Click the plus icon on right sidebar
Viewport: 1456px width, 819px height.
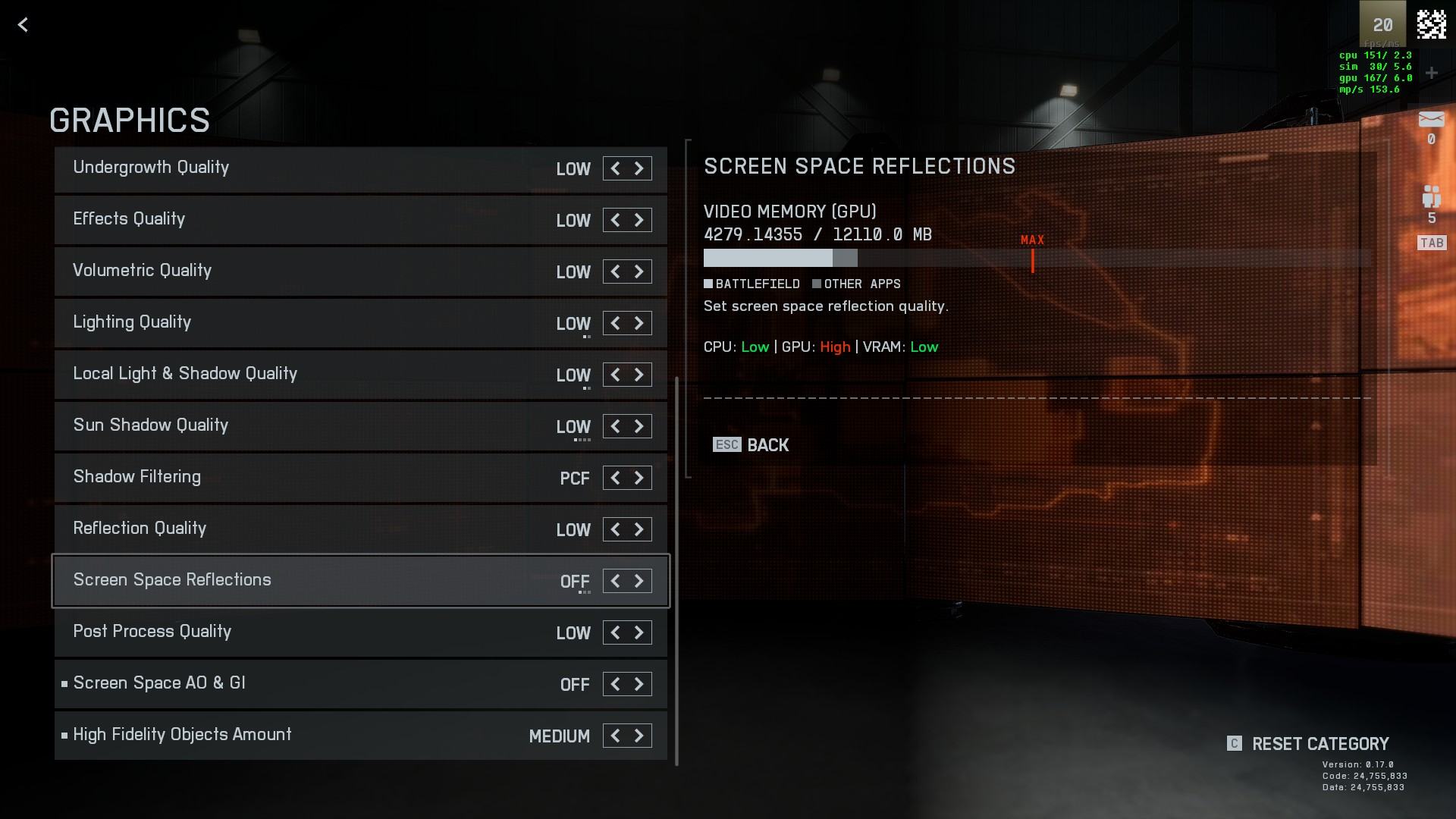[1431, 73]
